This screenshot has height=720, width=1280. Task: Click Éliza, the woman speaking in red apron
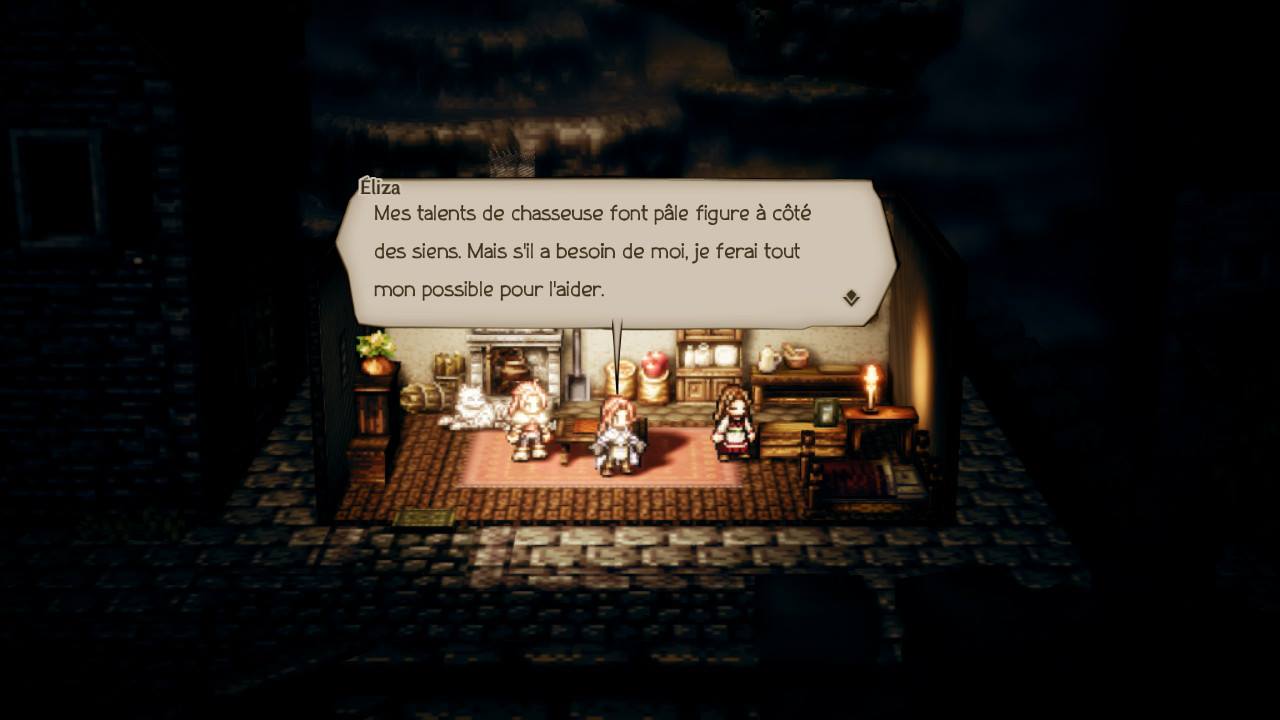click(734, 425)
